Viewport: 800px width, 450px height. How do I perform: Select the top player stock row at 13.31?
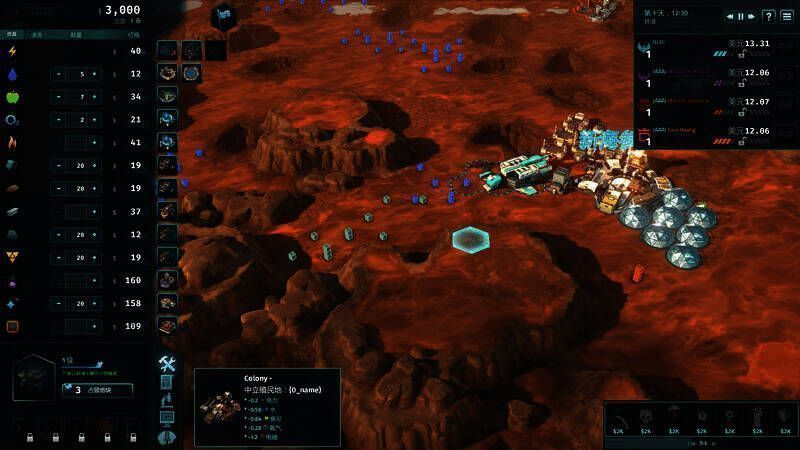click(x=717, y=50)
